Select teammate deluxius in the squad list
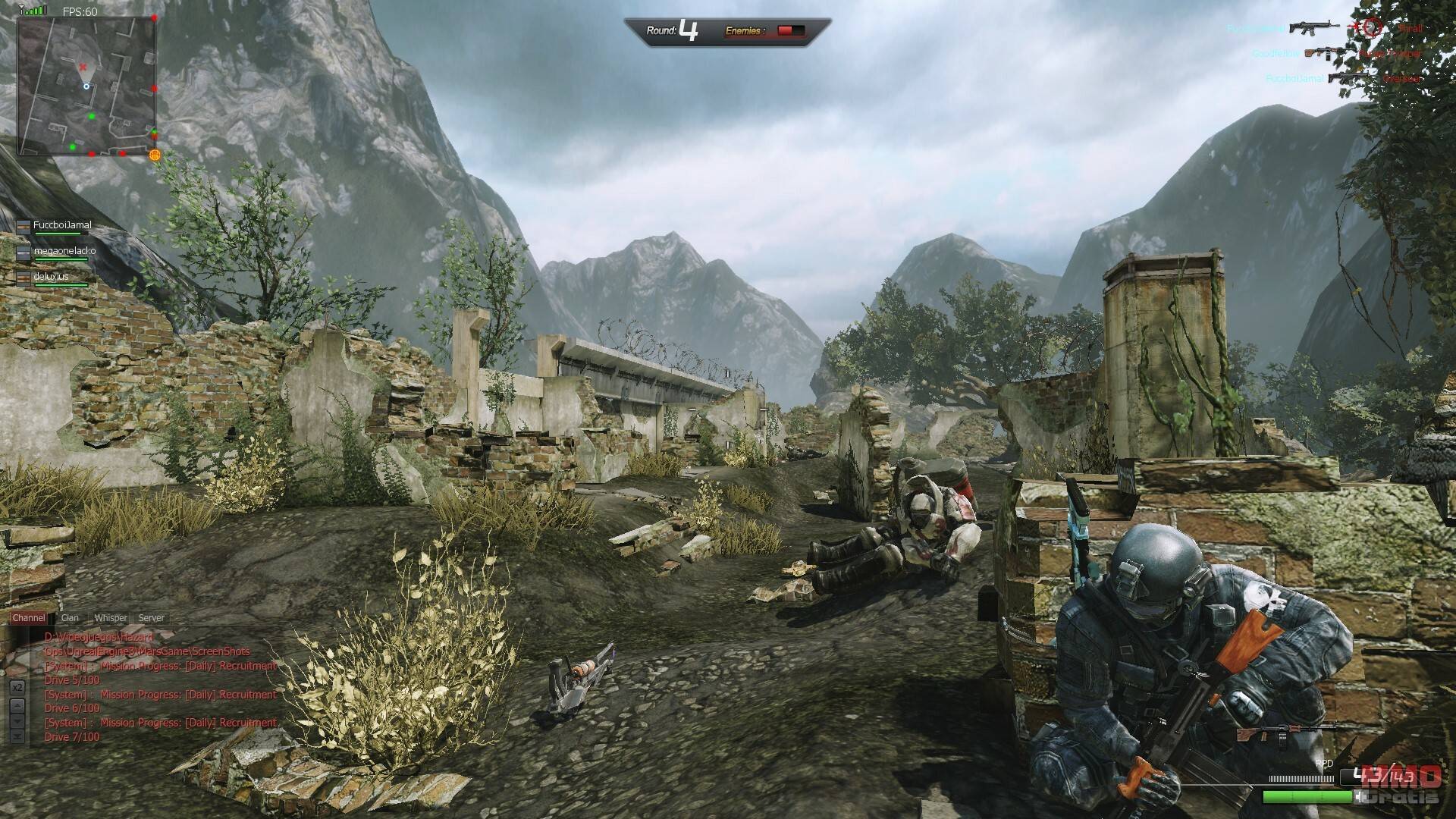The width and height of the screenshot is (1456, 819). tap(51, 277)
